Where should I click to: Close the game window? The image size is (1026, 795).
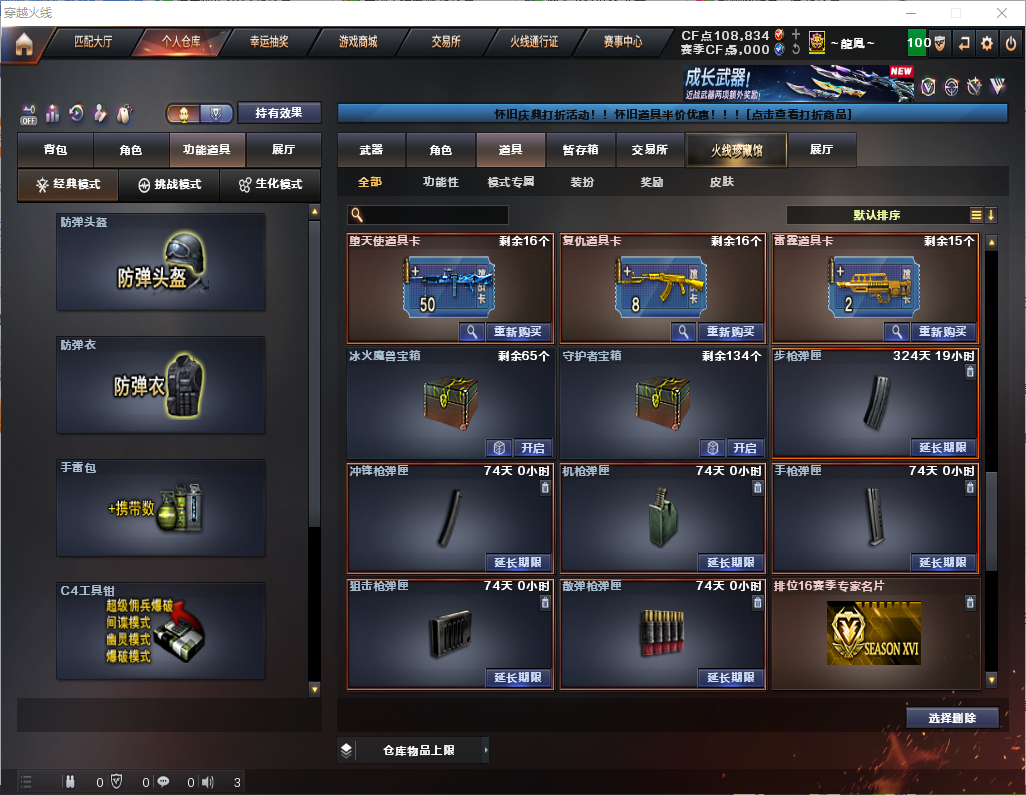[x=1001, y=13]
